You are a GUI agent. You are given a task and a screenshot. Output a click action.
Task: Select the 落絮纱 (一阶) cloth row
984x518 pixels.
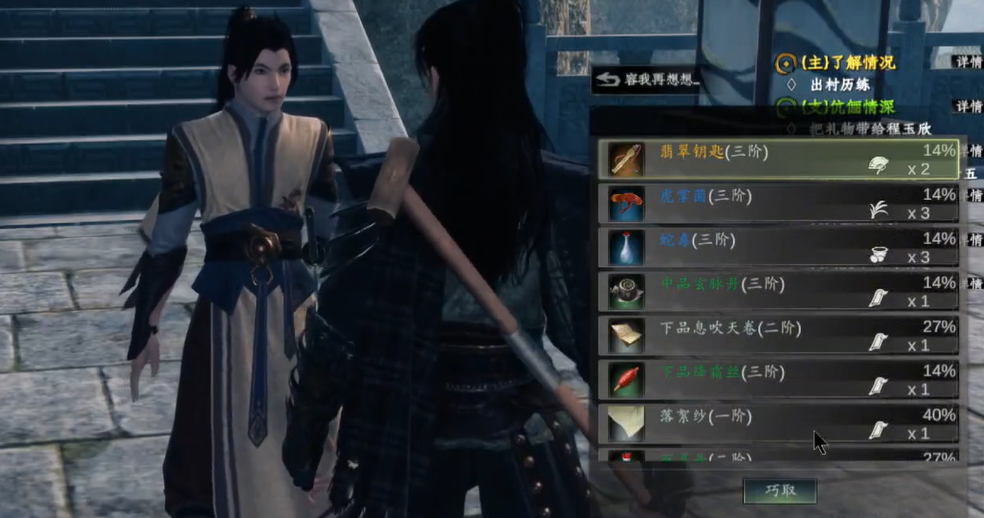(x=779, y=423)
